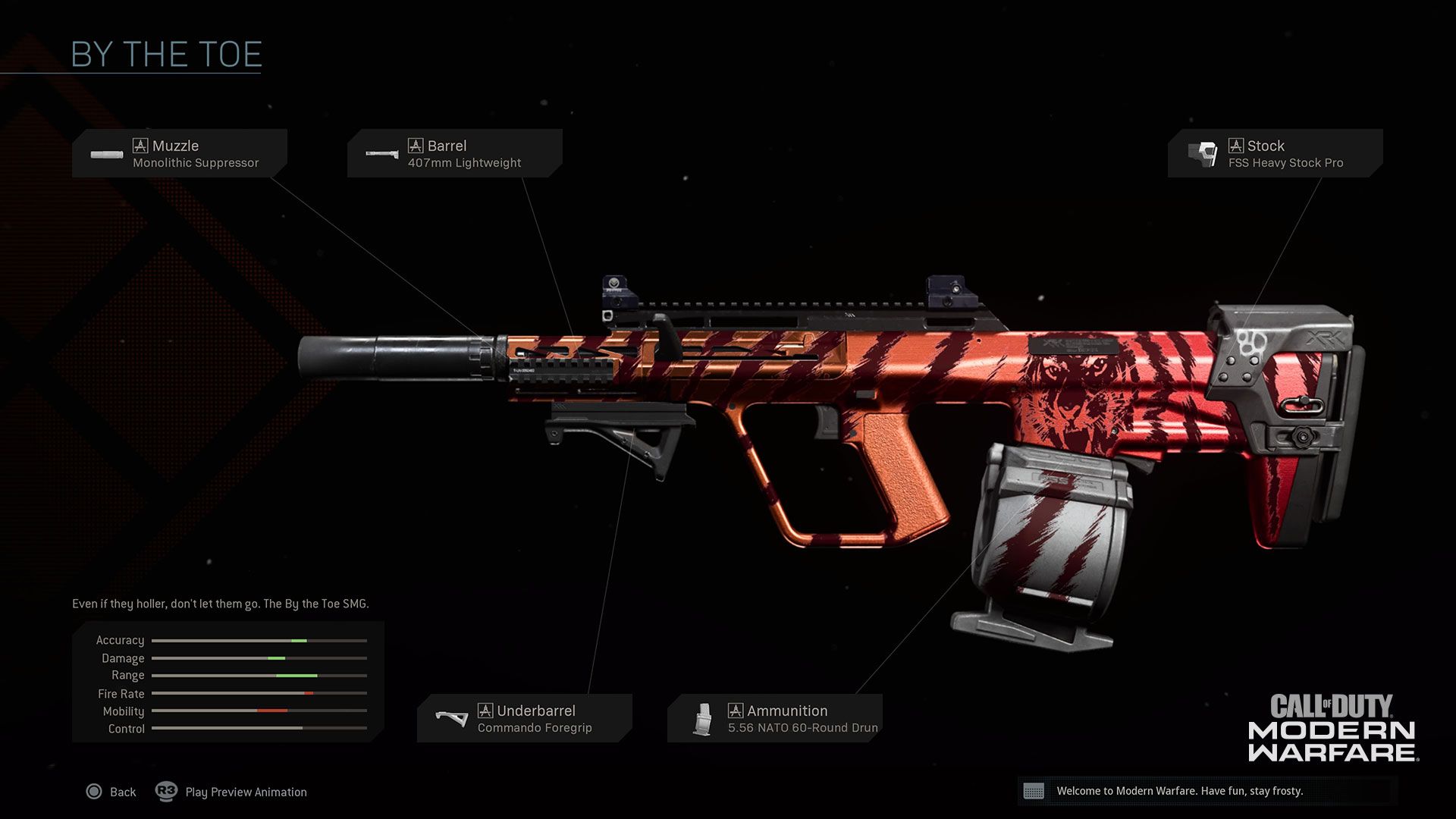Open the Underbarrel attachment panel
1456x819 pixels.
click(525, 717)
